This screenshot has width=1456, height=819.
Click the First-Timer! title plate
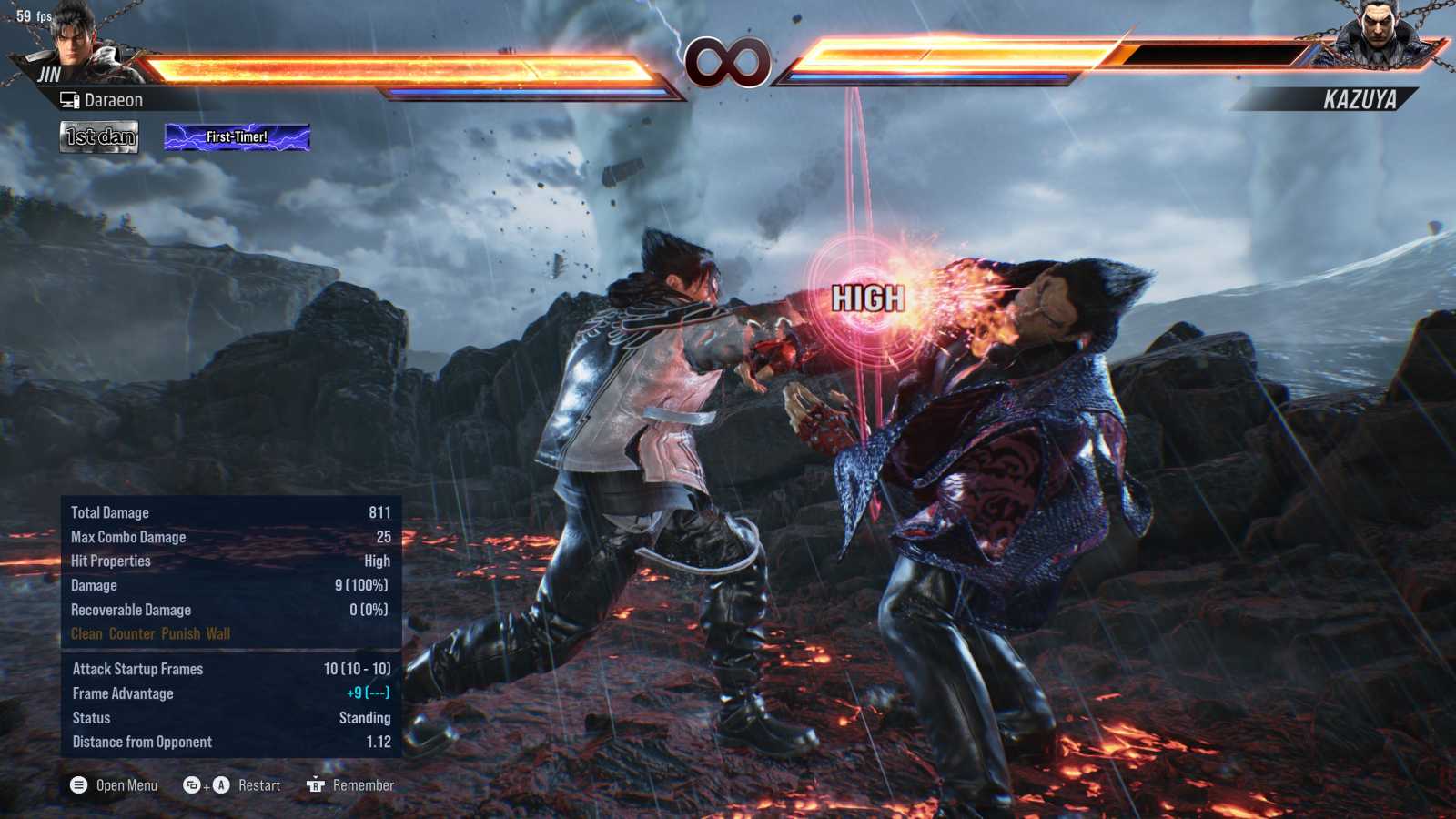point(237,137)
